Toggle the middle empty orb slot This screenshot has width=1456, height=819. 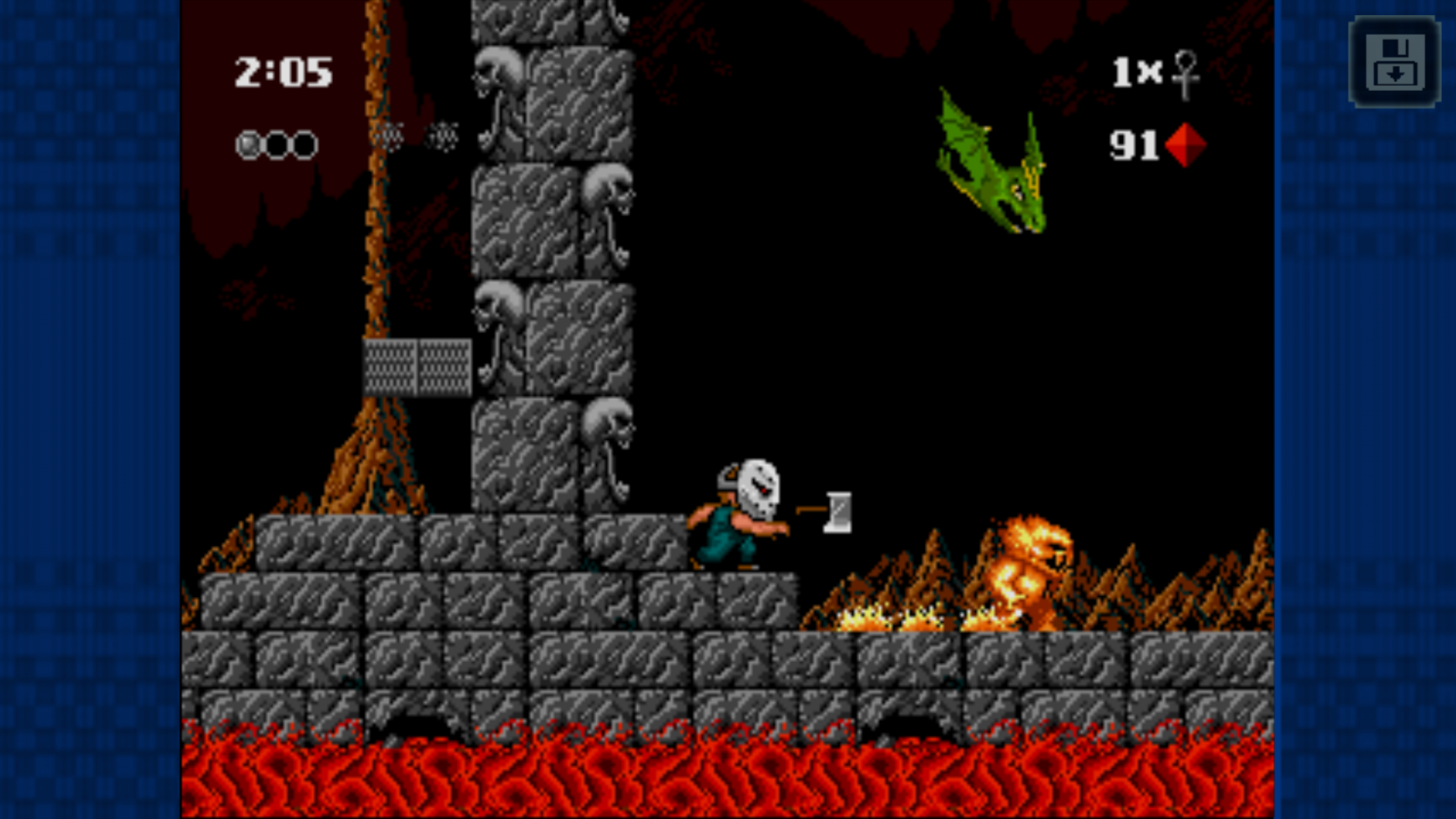click(277, 143)
